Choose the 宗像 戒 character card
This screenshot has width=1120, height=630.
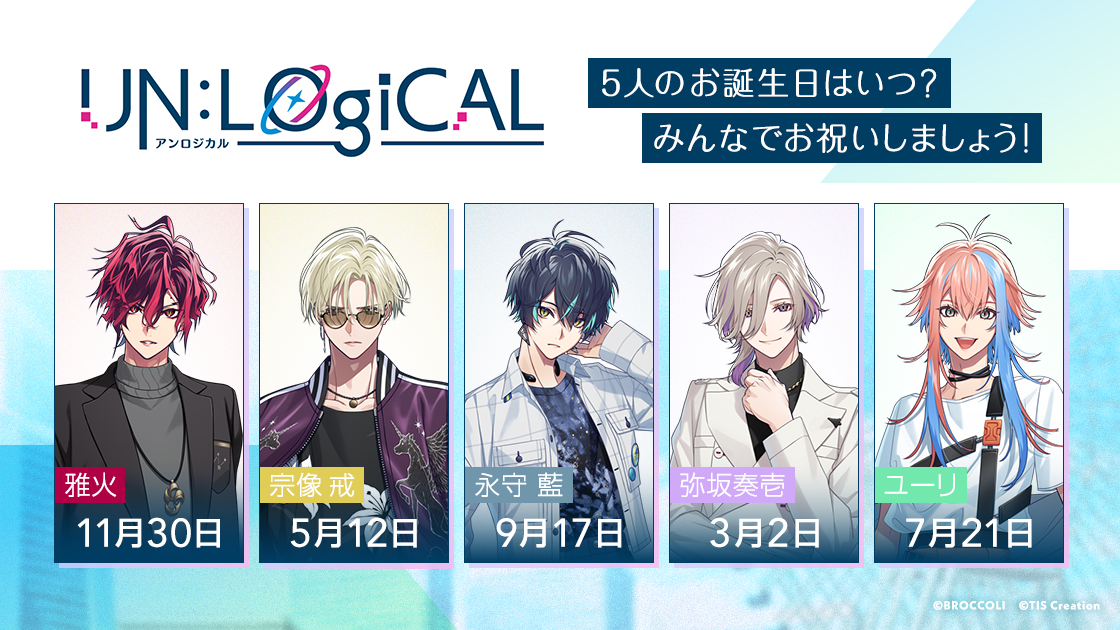click(x=354, y=382)
